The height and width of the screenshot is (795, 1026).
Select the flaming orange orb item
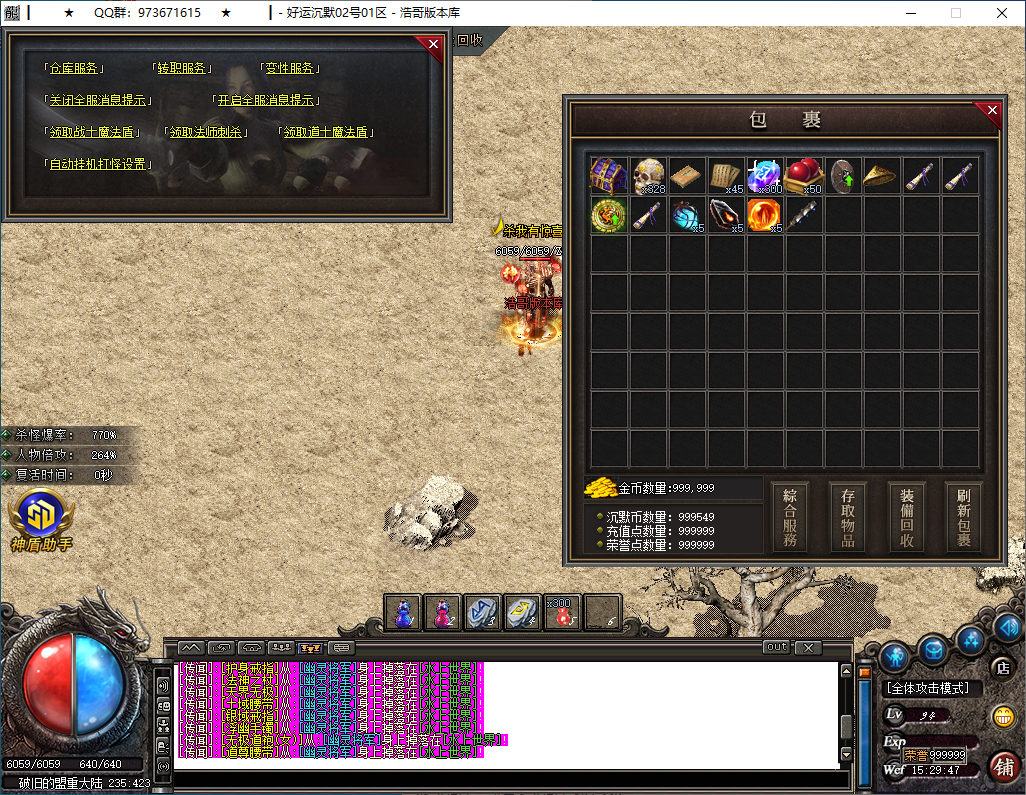pyautogui.click(x=765, y=215)
